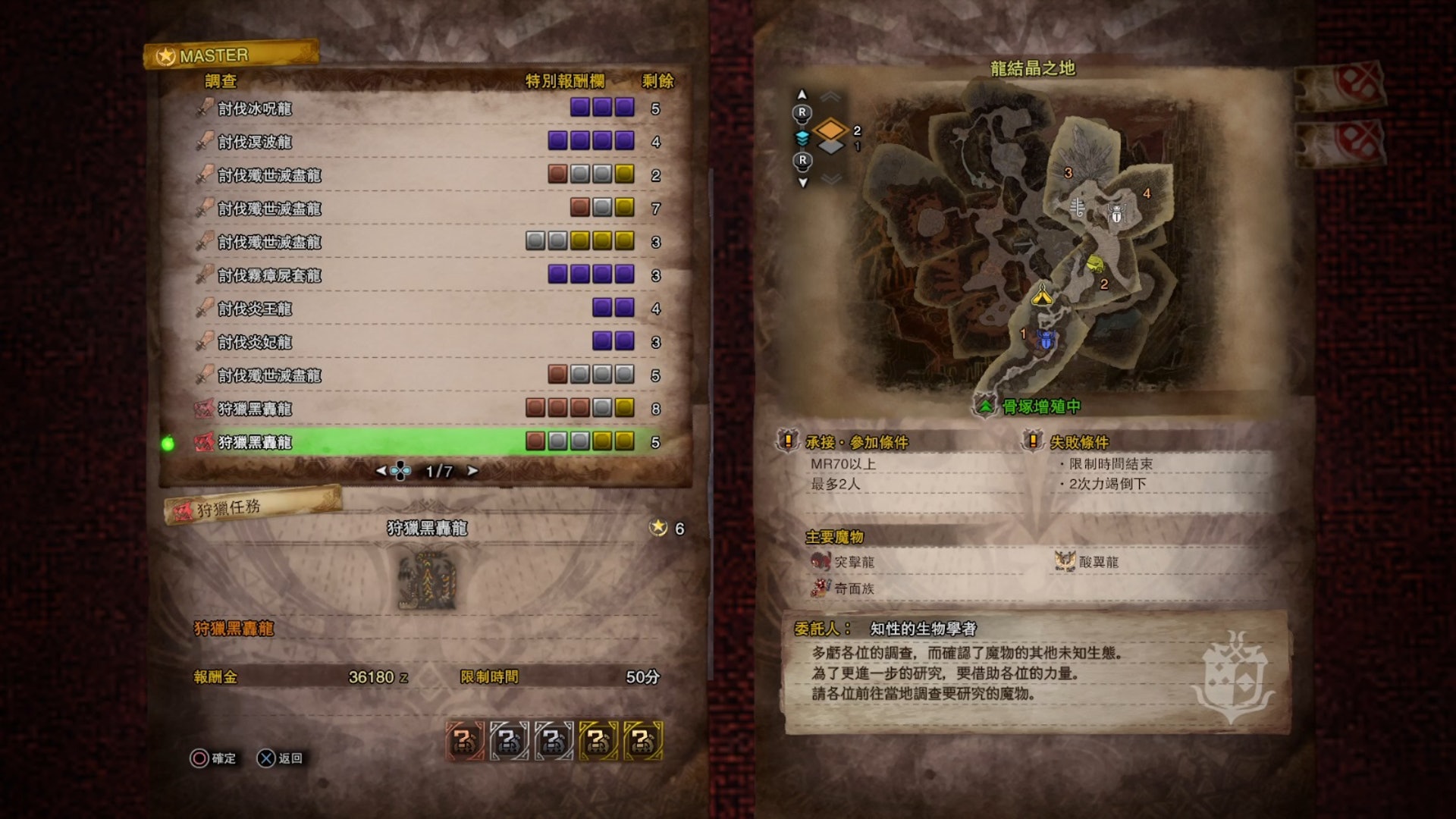The width and height of the screenshot is (1456, 819).
Task: Select 討伐殲世滅盡龍 with 7 remaining
Action: [x=425, y=209]
